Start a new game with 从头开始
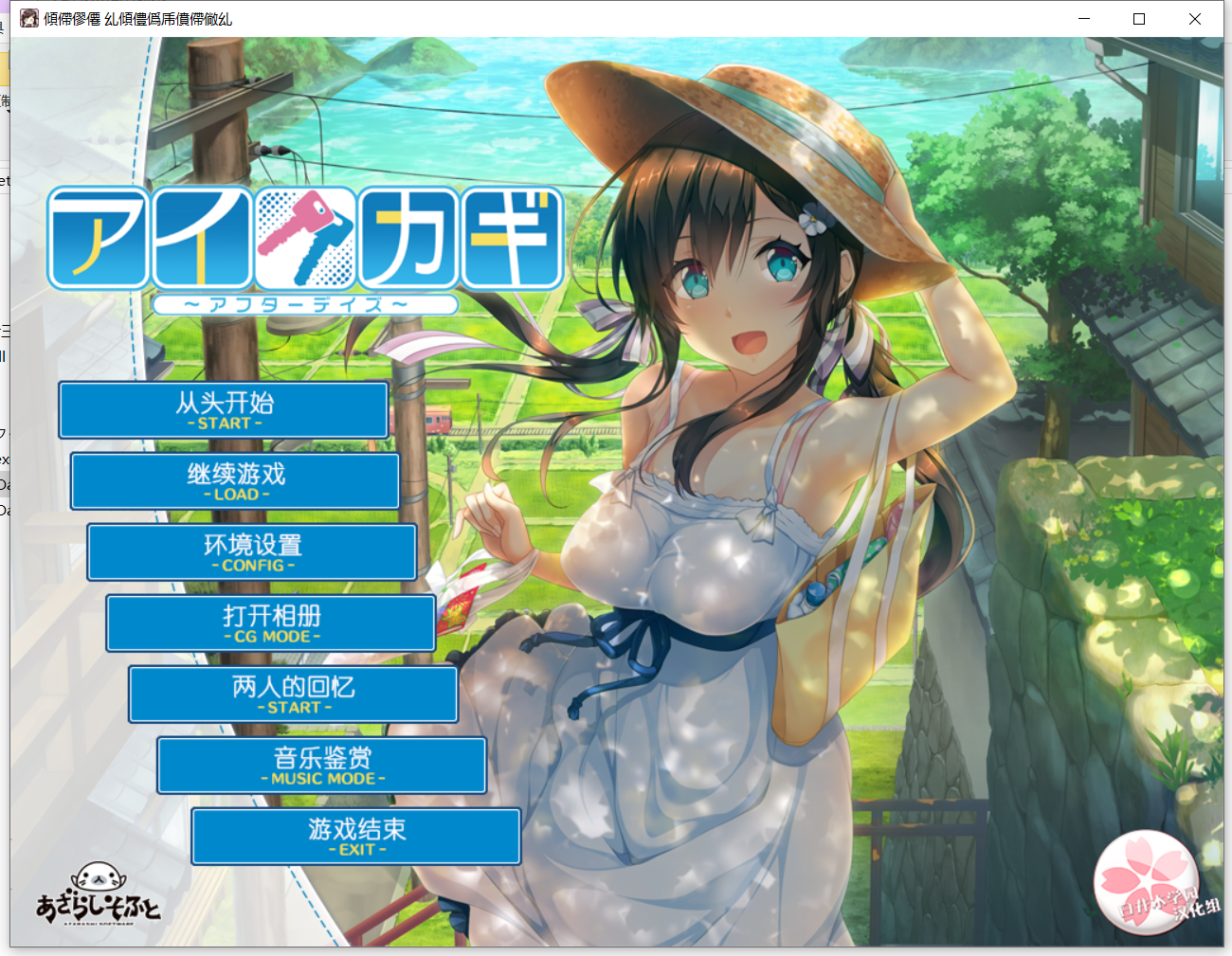 coord(223,409)
